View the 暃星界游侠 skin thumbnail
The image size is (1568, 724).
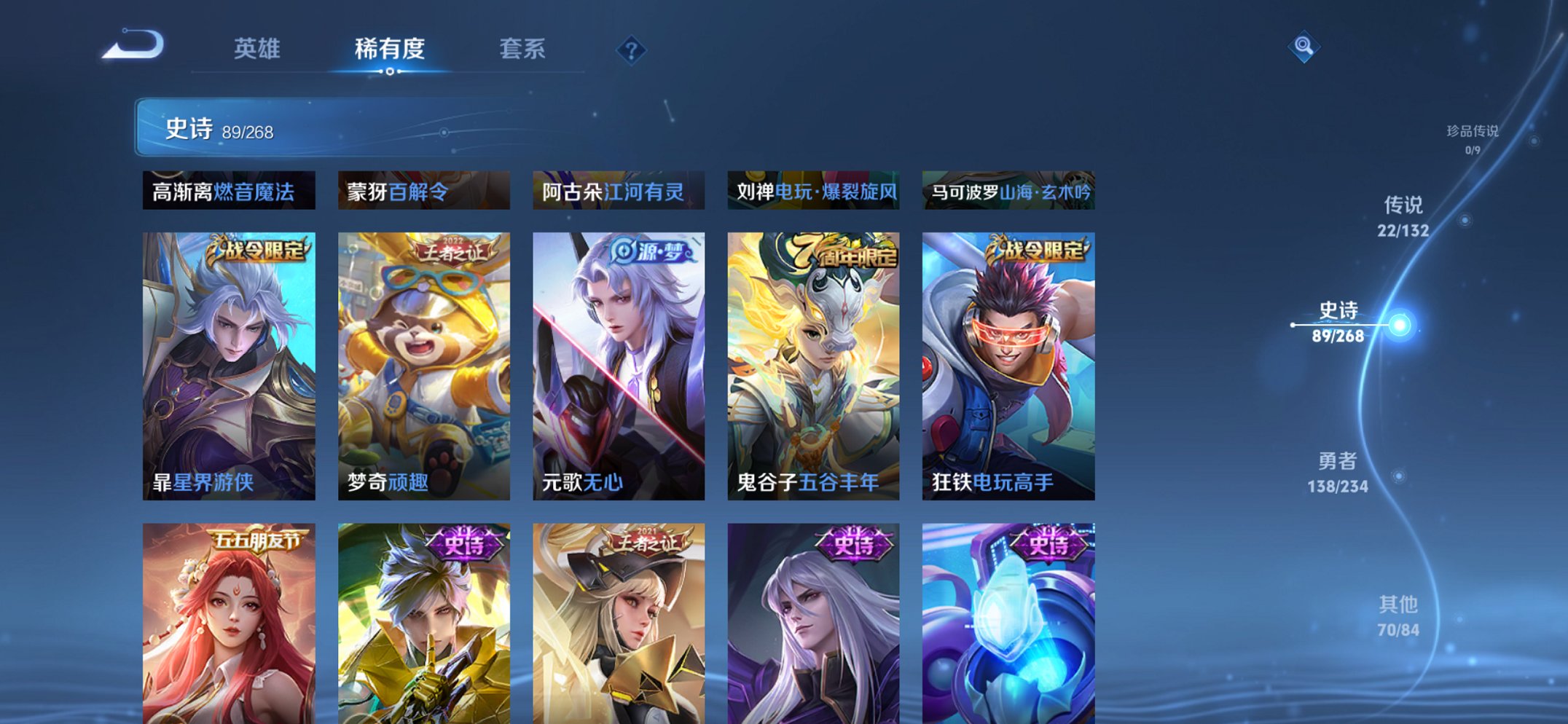pos(228,364)
